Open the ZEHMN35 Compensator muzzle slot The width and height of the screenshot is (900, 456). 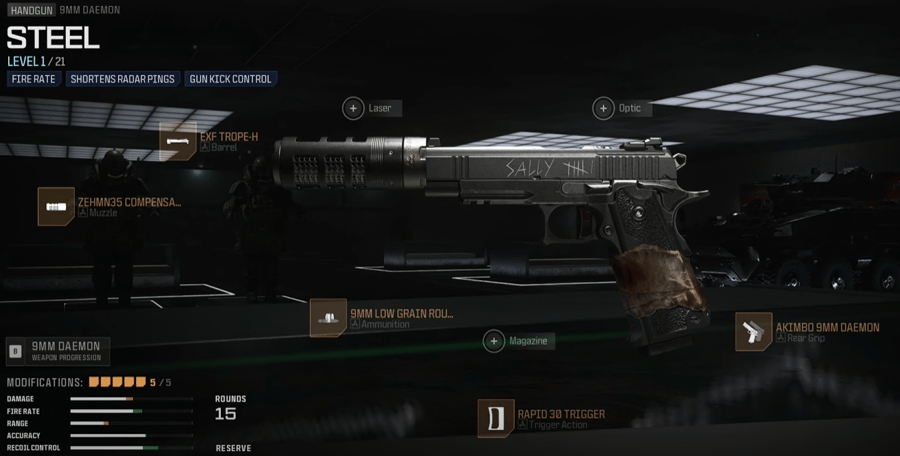pos(56,207)
